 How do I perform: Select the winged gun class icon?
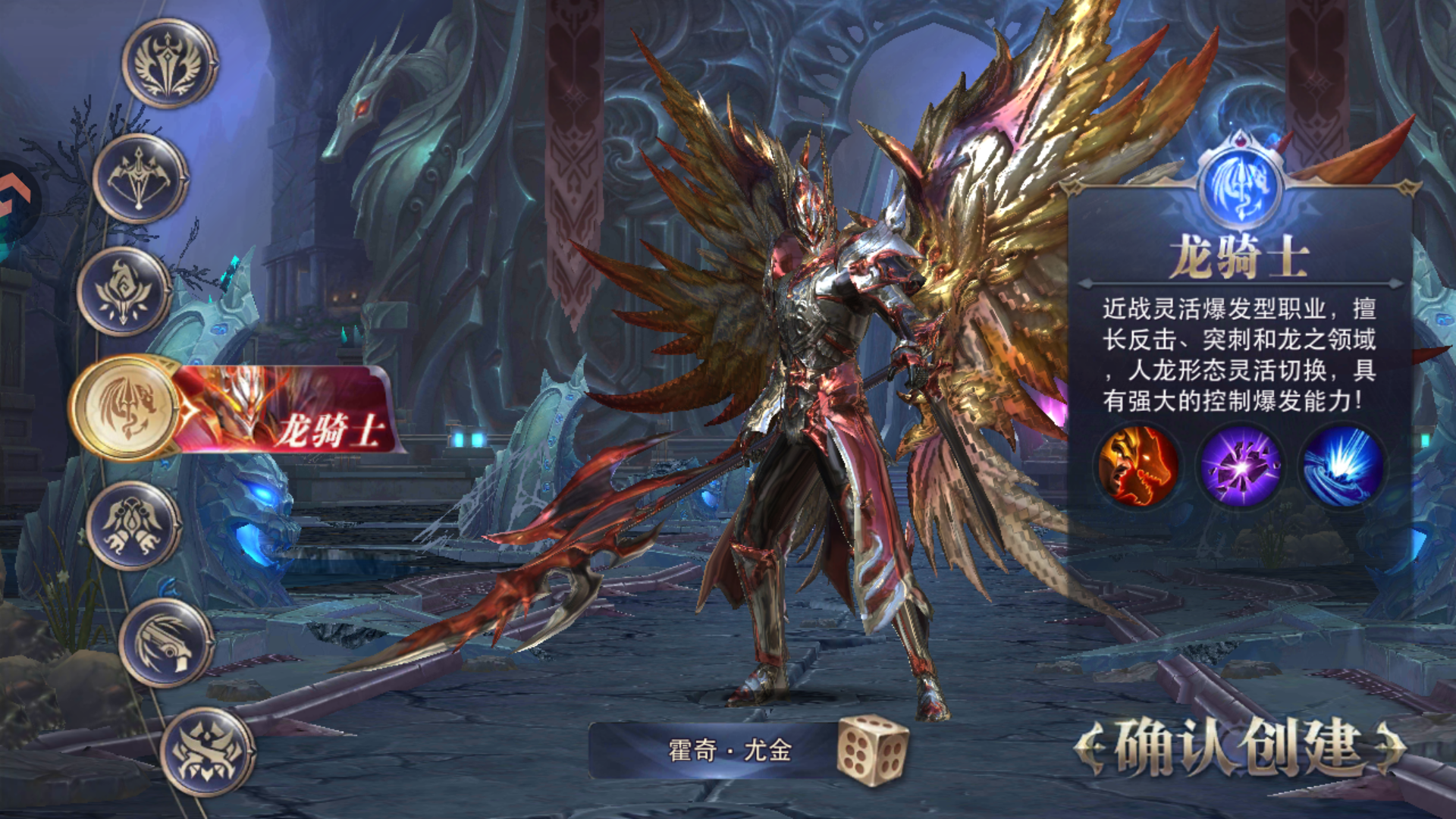point(166,643)
